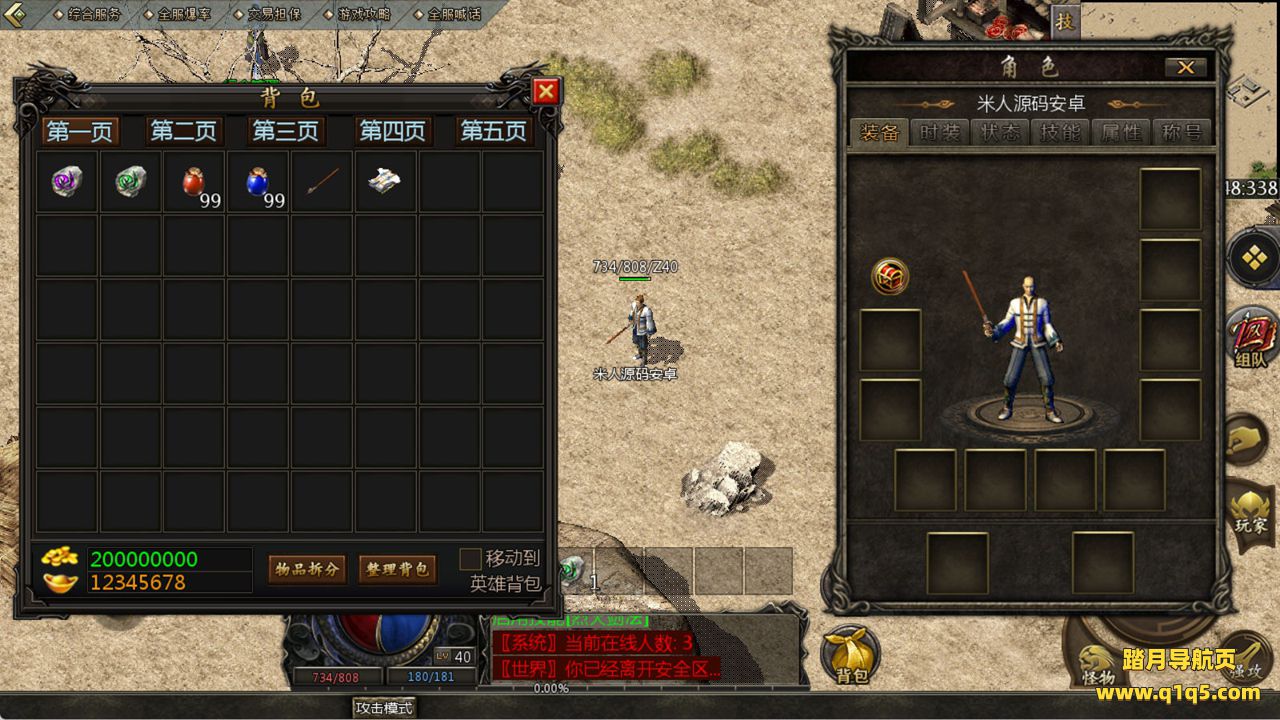Show backpack page 第四页
The width and height of the screenshot is (1280, 720).
392,131
